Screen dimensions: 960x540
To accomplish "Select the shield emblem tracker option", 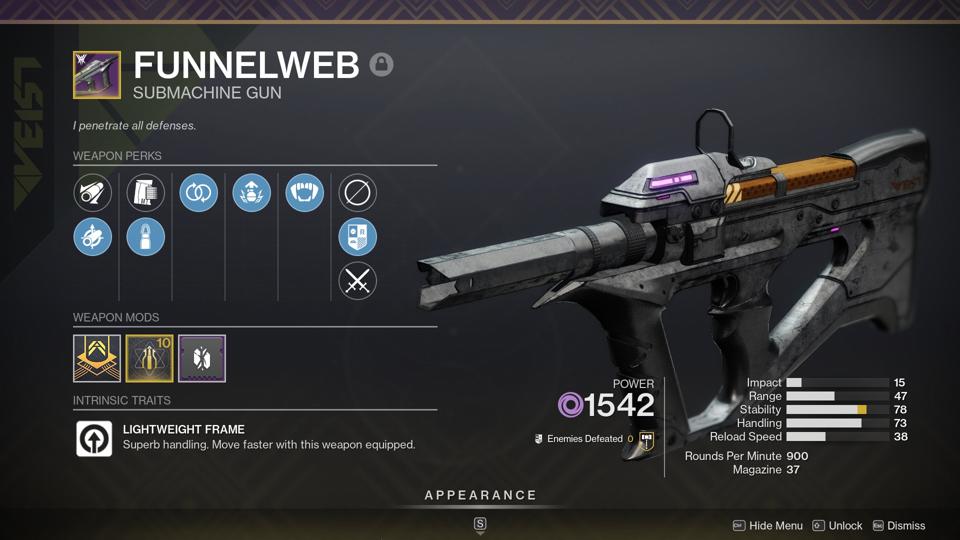I will [x=357, y=237].
